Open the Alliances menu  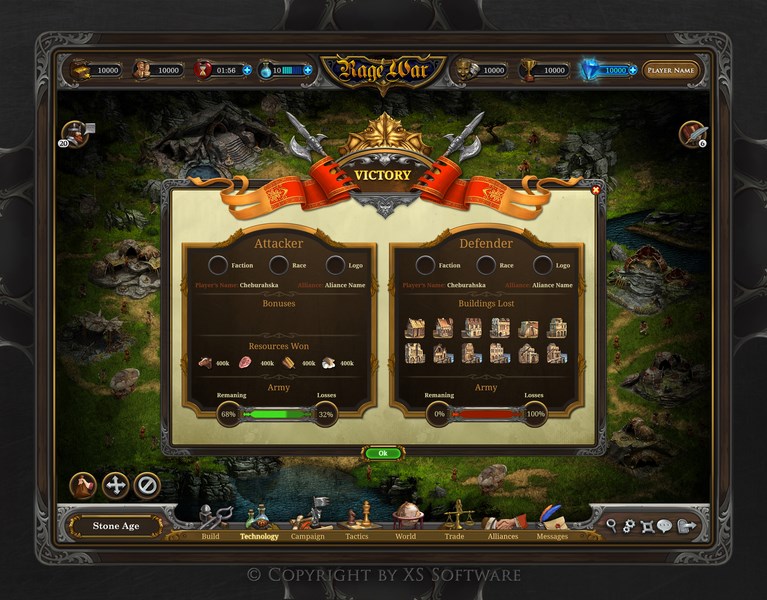503,521
